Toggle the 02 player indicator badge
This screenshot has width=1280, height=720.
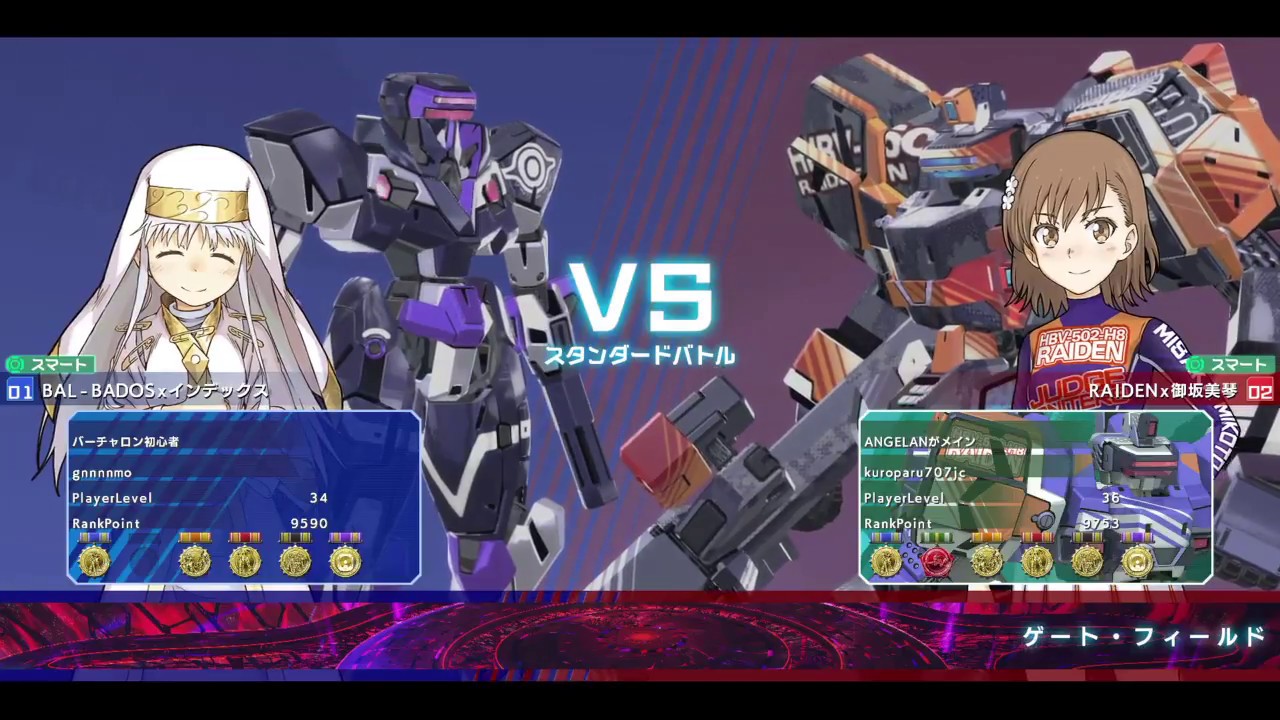tap(1260, 392)
